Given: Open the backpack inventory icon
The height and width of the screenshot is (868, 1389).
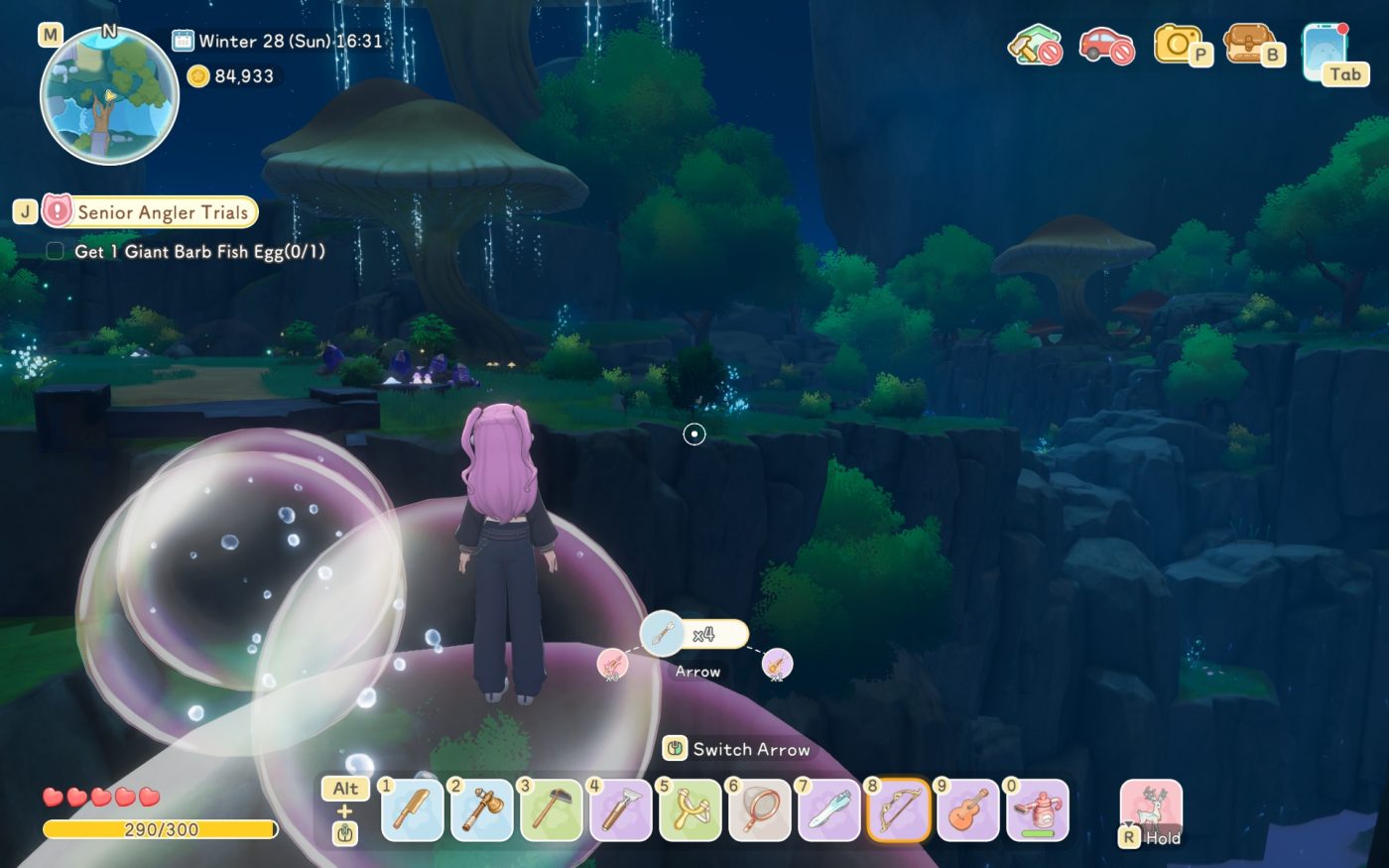Looking at the screenshot, I should [x=1252, y=47].
